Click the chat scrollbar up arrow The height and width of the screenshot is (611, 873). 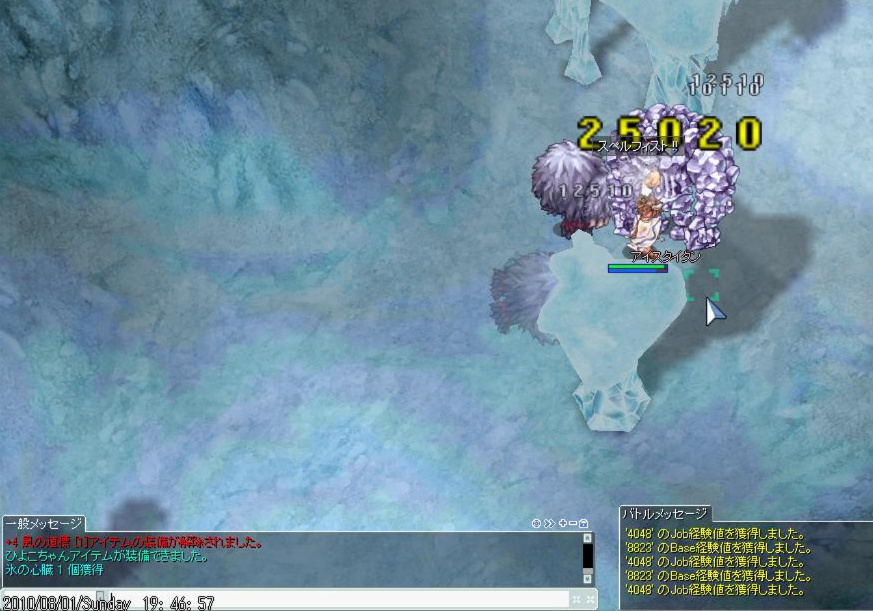(x=588, y=538)
